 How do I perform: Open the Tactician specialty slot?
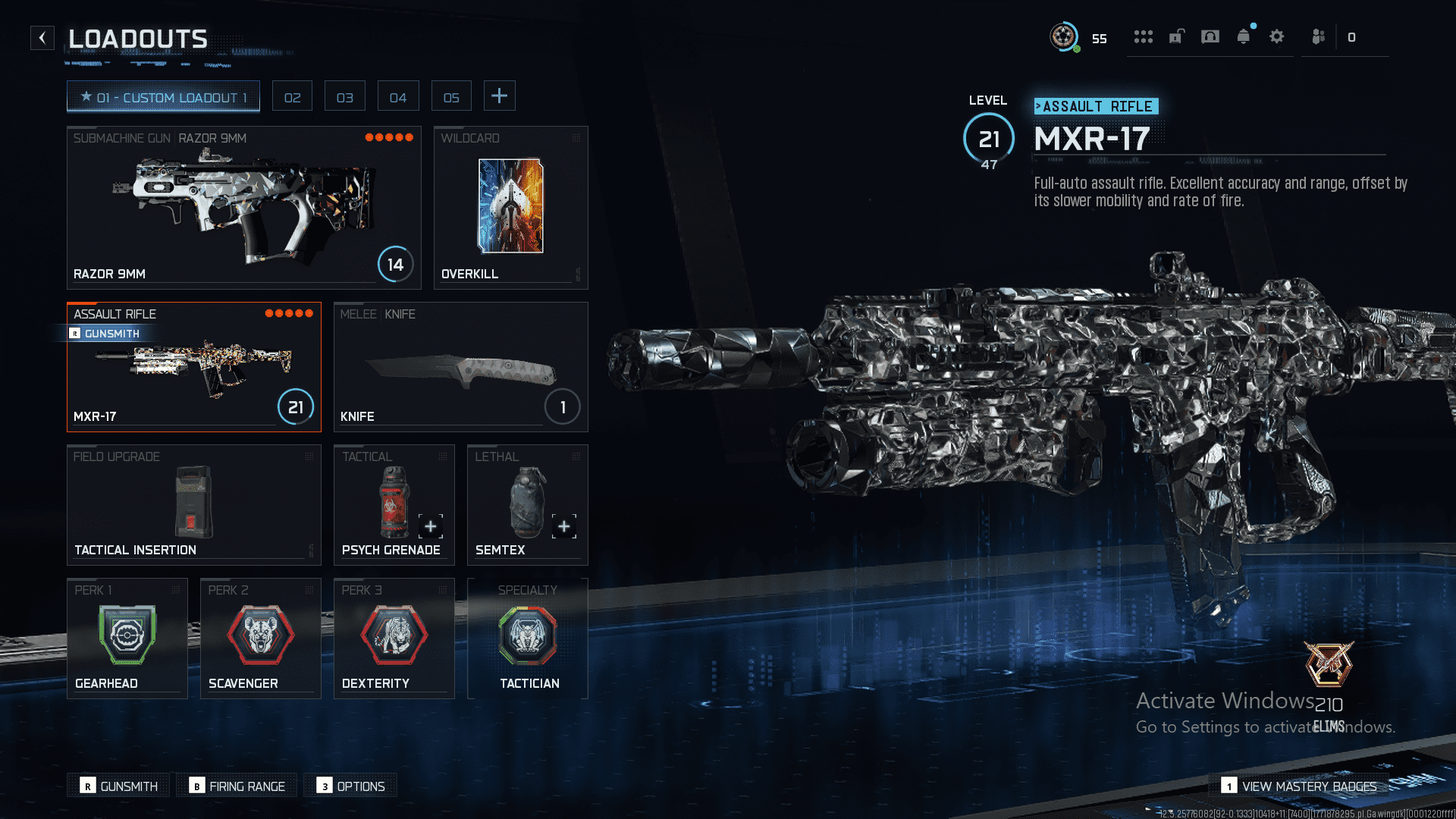[528, 639]
